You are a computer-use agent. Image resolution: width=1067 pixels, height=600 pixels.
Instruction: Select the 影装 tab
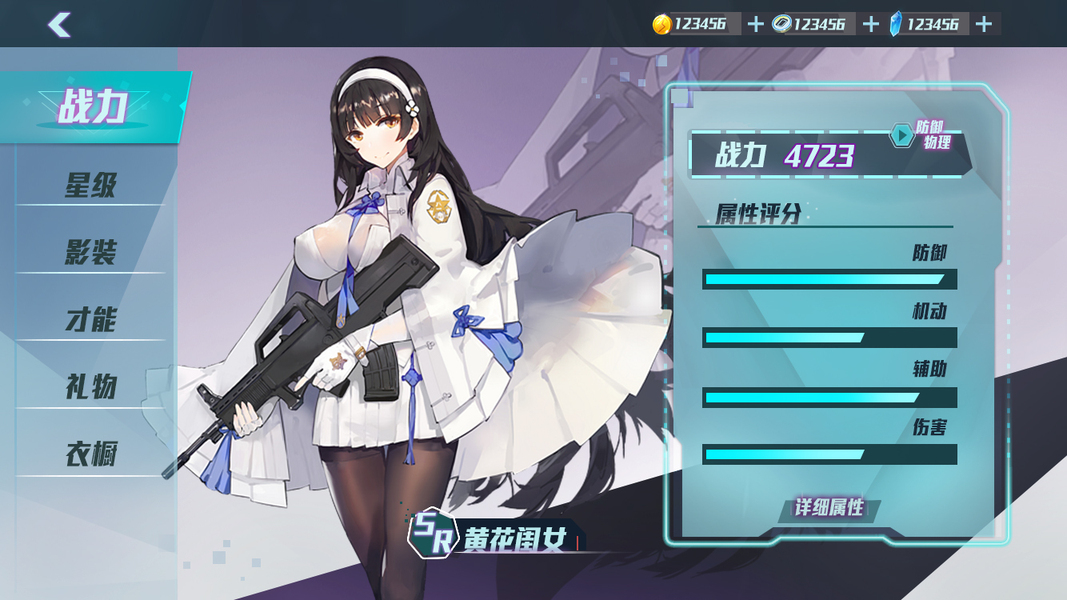click(91, 252)
